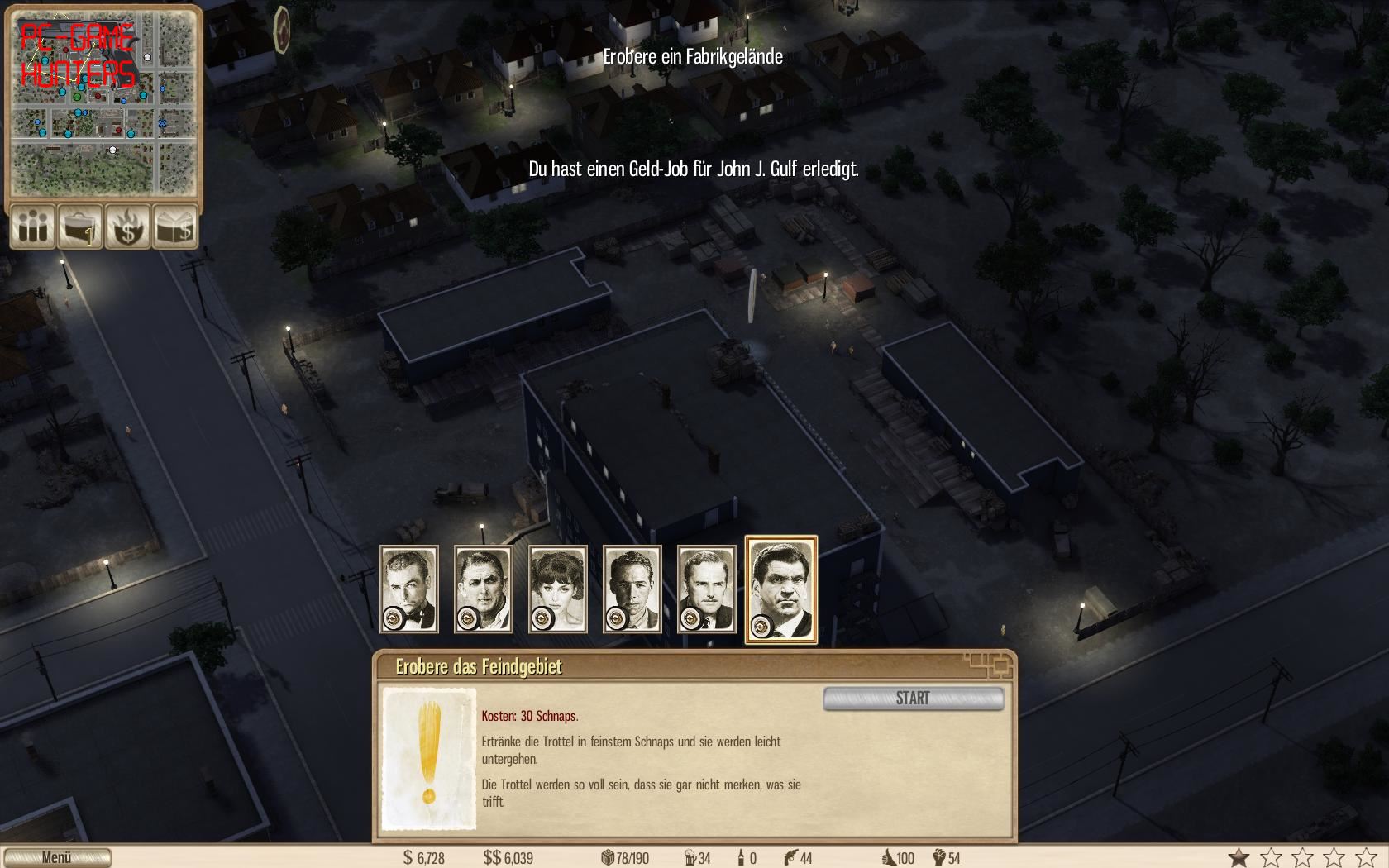Pick the highlighted gold-framed portrait card
The image size is (1389, 868).
pyautogui.click(x=781, y=589)
